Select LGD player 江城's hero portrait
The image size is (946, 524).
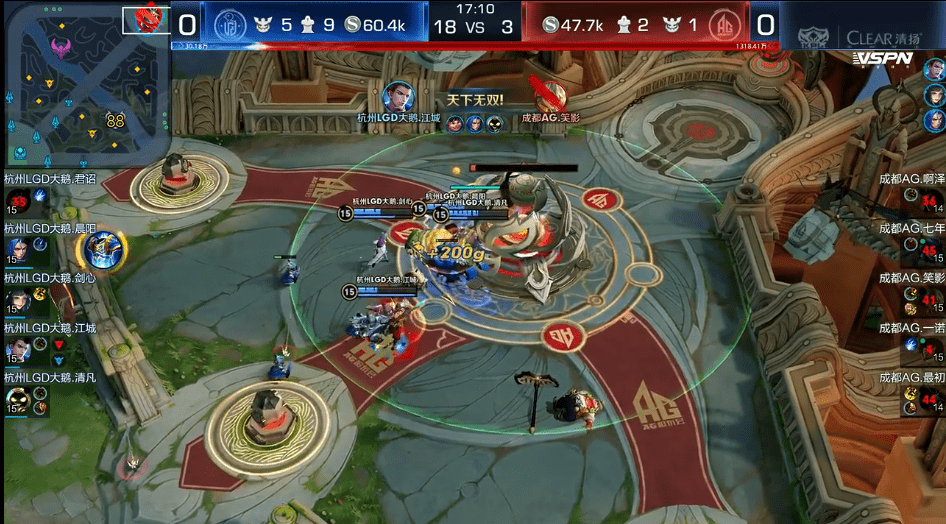[16, 349]
